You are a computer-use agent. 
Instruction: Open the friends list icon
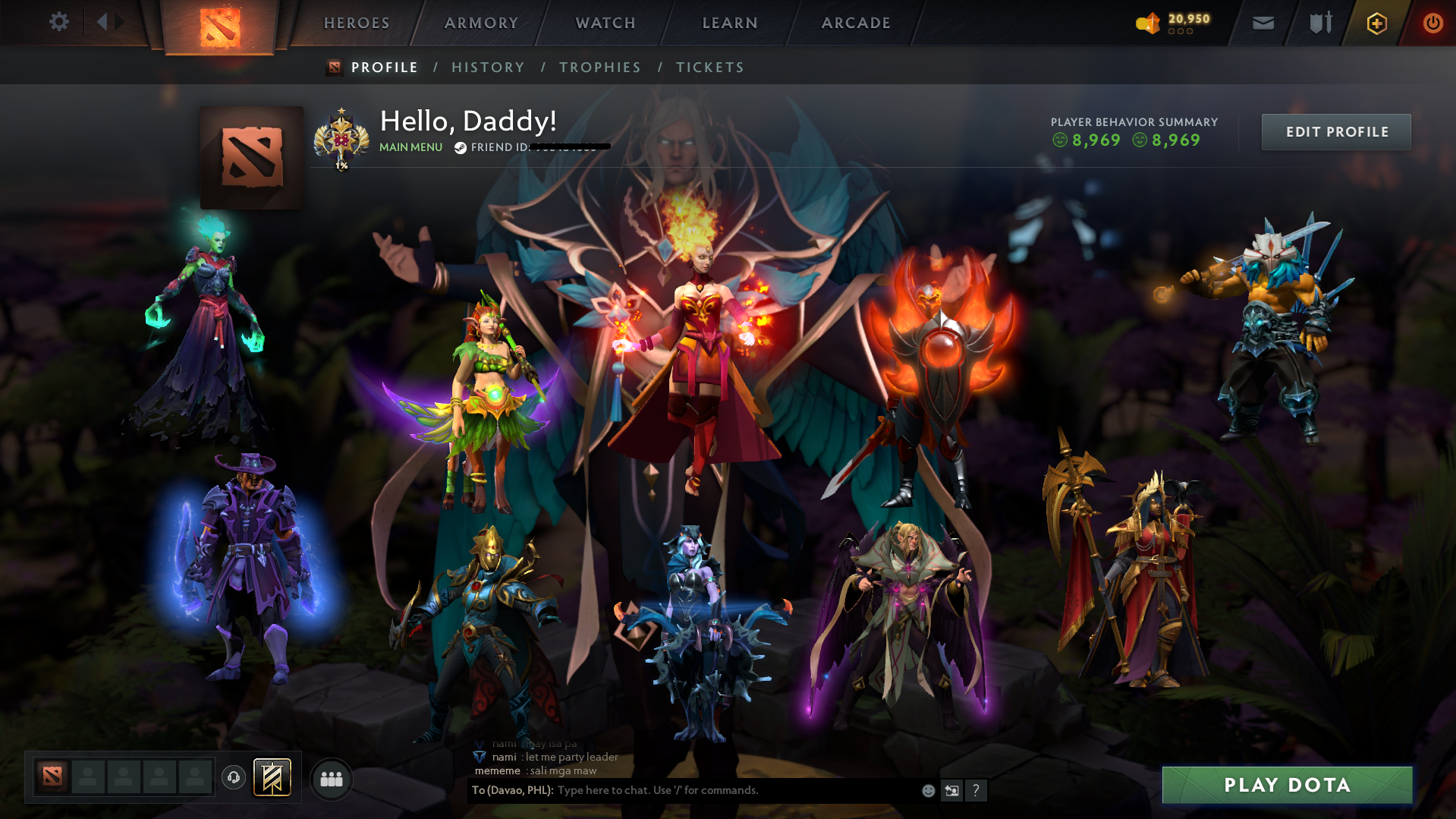point(331,778)
